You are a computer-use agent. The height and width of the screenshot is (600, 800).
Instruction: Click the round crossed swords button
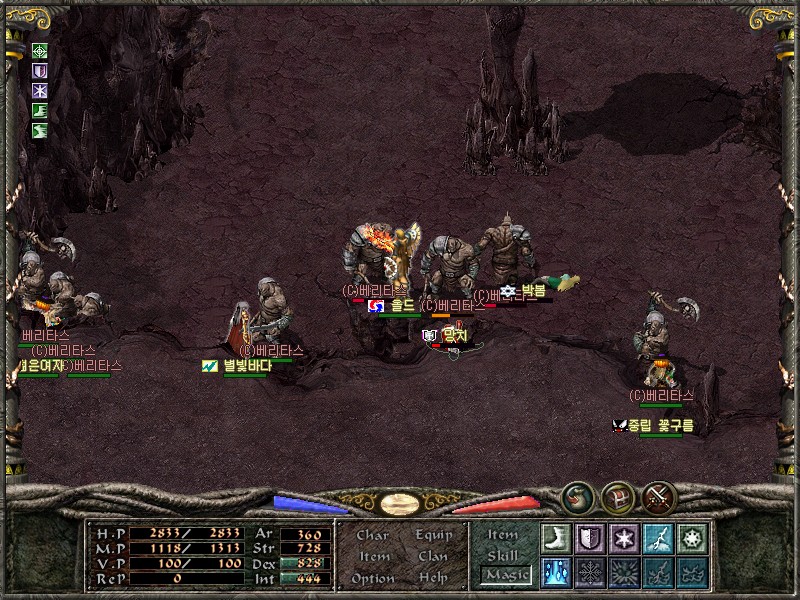pyautogui.click(x=660, y=497)
